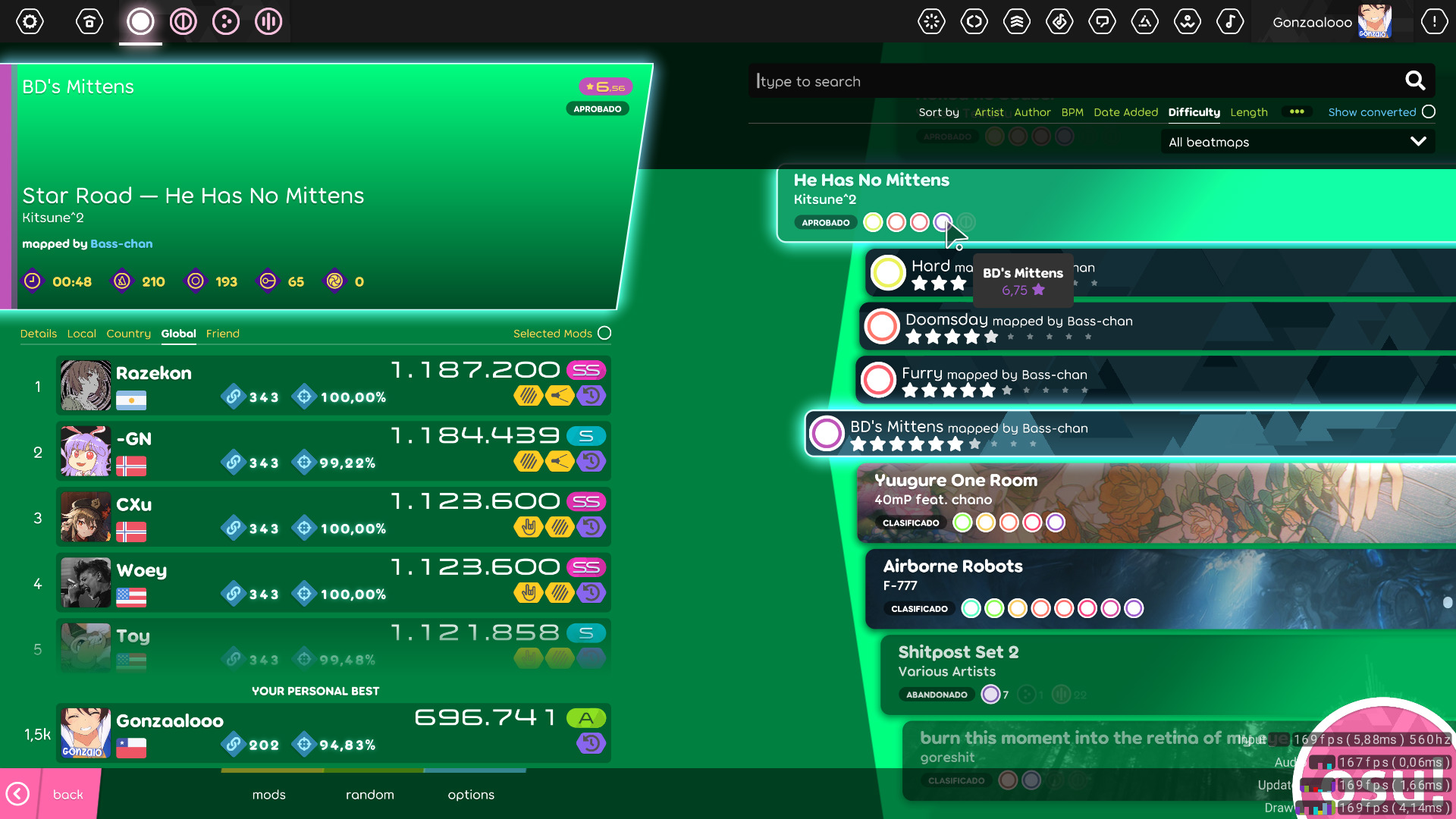Select the osu!catch game mode icon
Viewport: 1456px width, 819px height.
pos(225,21)
